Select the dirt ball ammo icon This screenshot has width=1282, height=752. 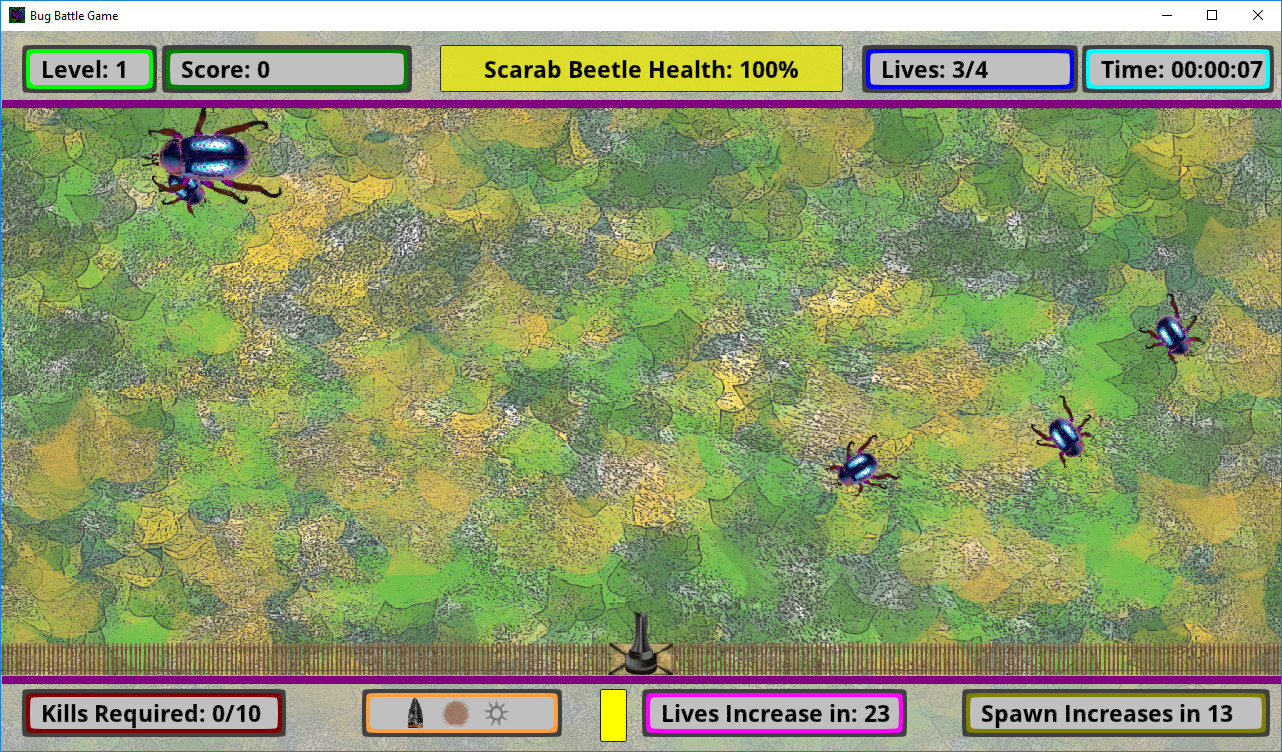click(452, 713)
